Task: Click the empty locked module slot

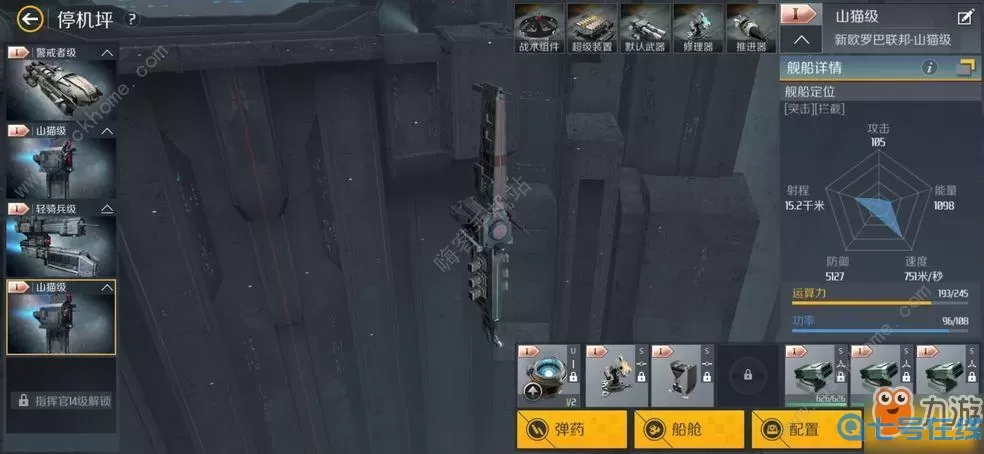Action: pos(747,376)
